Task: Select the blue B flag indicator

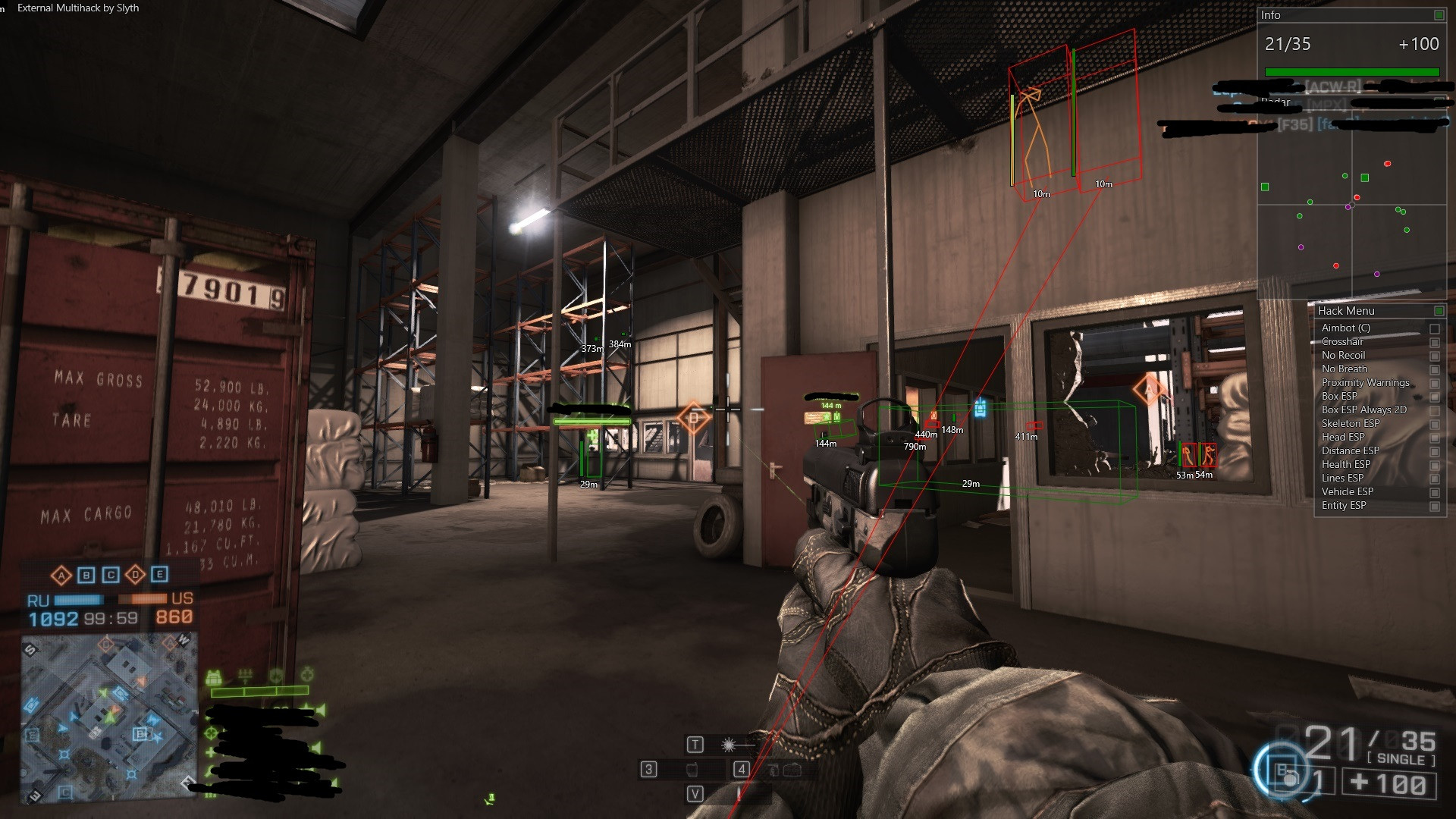Action: click(86, 575)
